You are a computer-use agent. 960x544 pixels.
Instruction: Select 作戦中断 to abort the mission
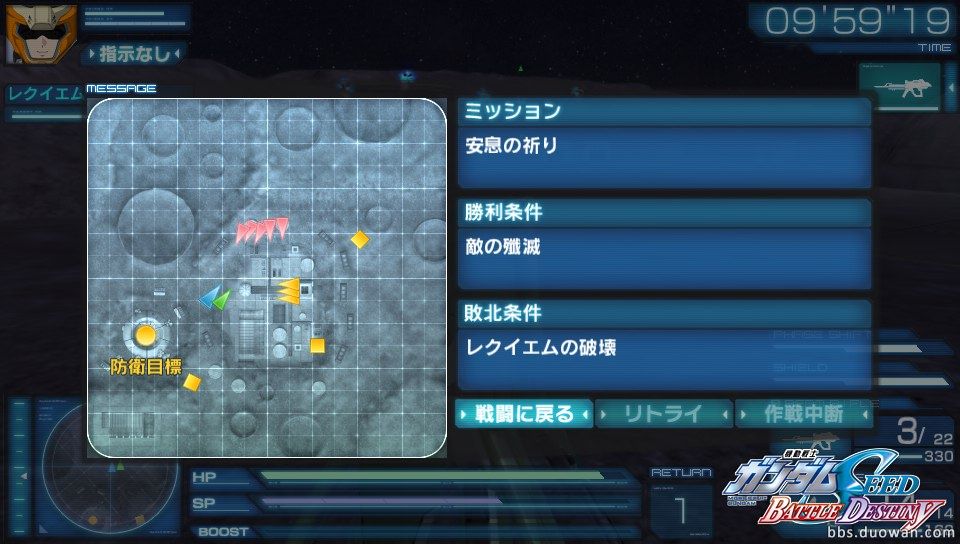pyautogui.click(x=803, y=413)
